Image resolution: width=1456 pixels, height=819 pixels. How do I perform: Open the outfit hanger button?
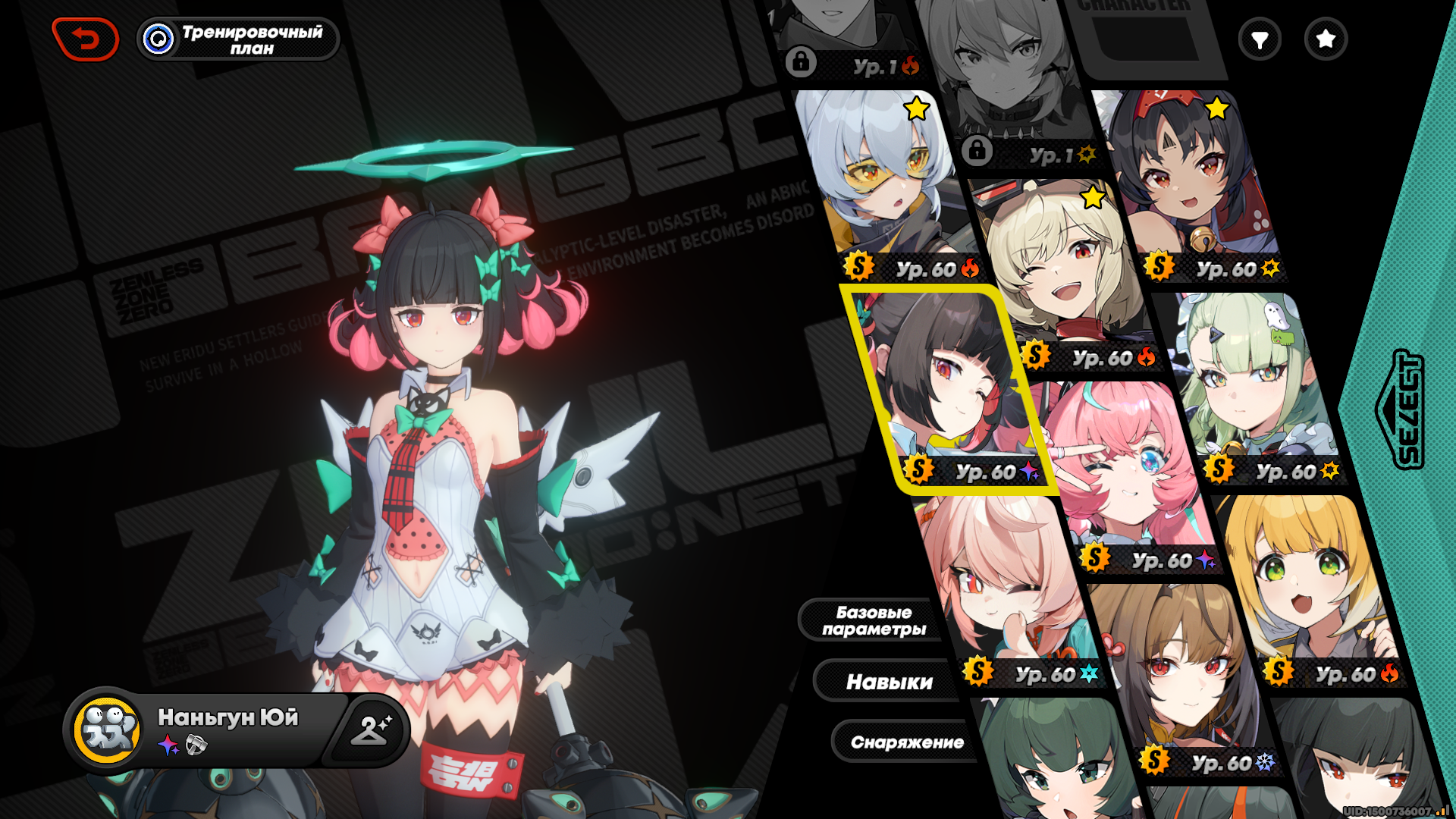click(x=370, y=730)
